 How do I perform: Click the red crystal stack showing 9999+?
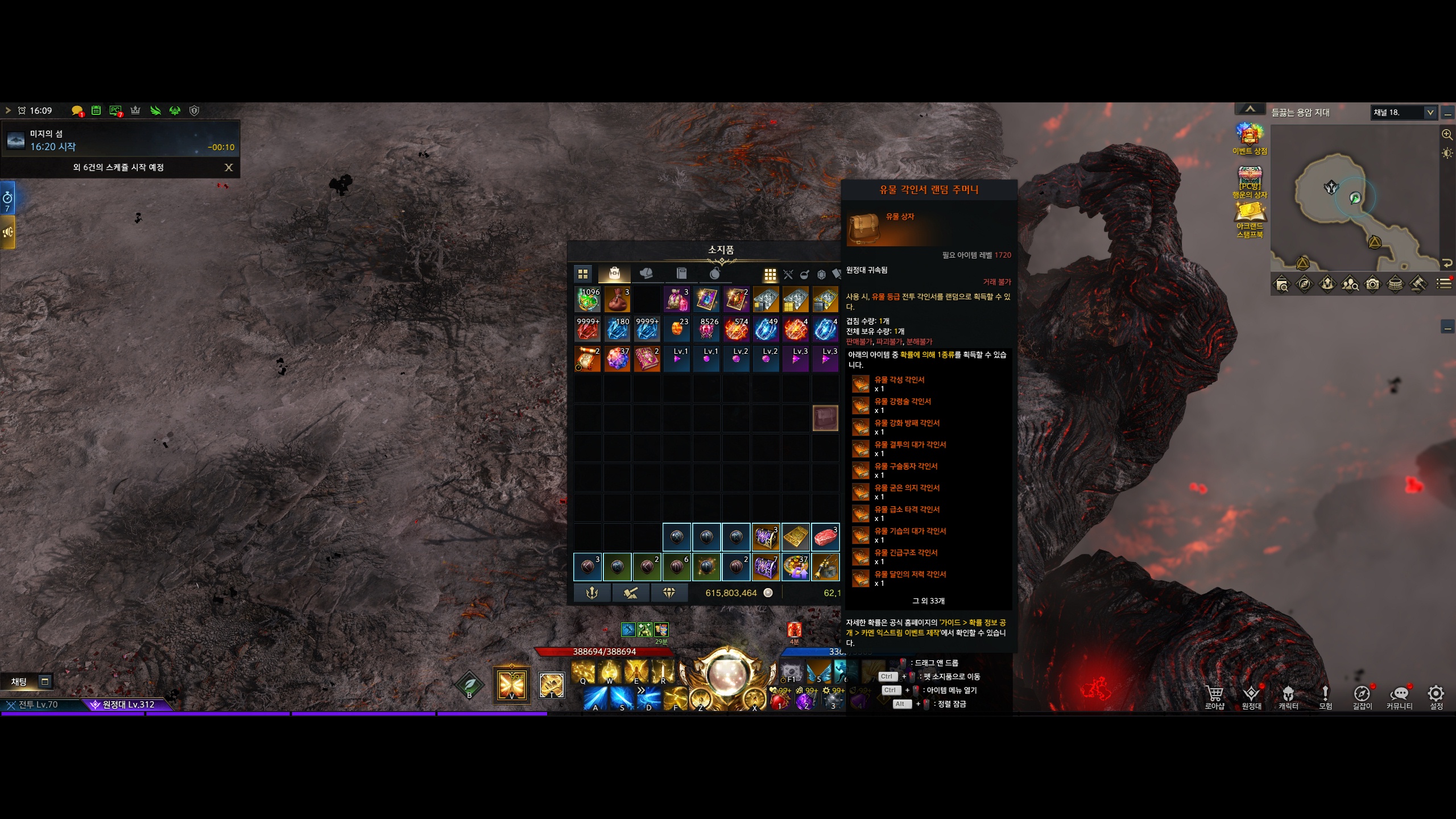point(588,329)
